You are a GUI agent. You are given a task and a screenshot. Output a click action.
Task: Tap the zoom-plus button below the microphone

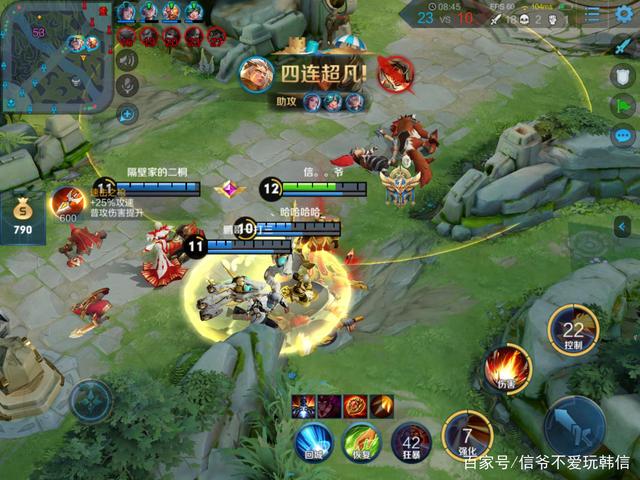[x=127, y=113]
